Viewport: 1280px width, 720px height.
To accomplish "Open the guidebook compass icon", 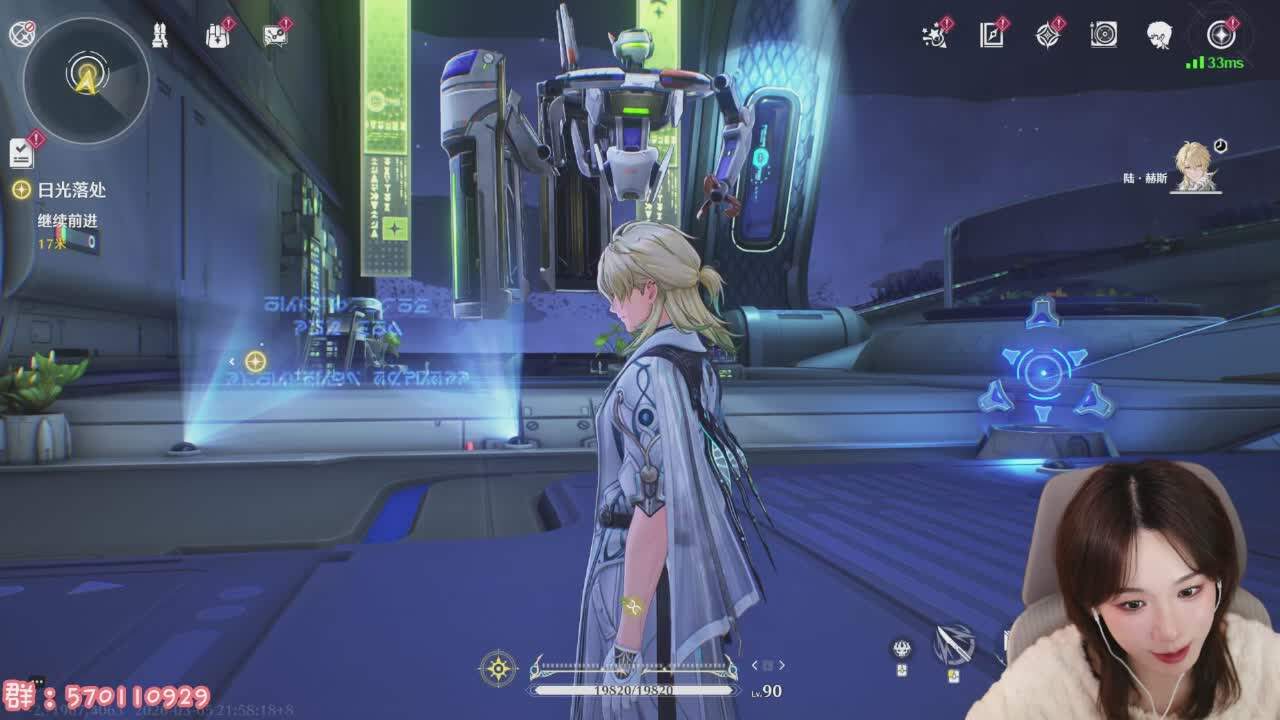I will tap(991, 35).
